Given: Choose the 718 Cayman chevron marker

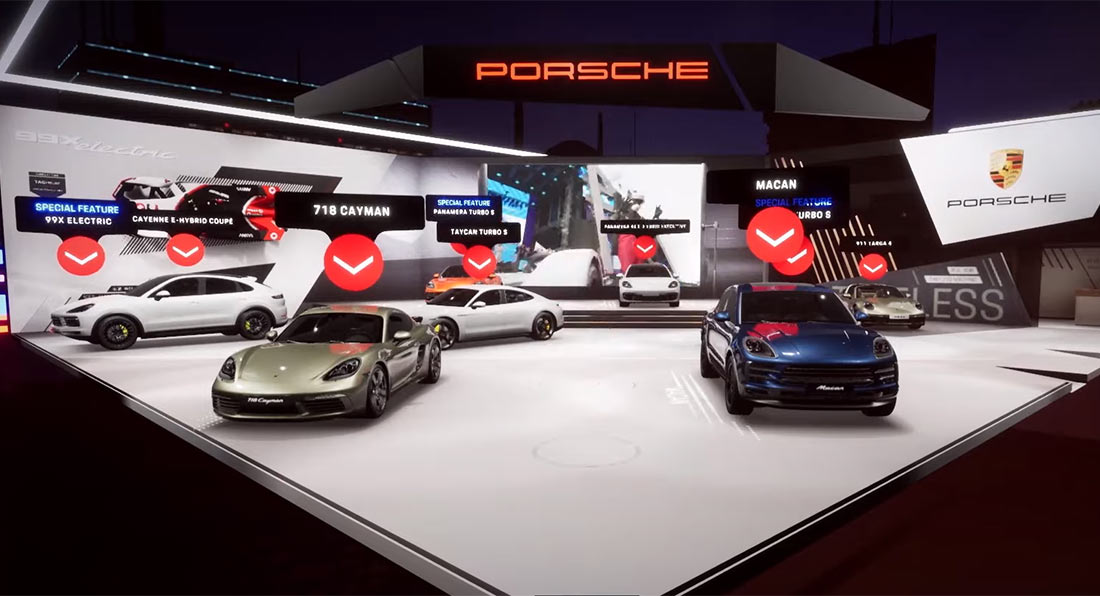Looking at the screenshot, I should pos(353,262).
